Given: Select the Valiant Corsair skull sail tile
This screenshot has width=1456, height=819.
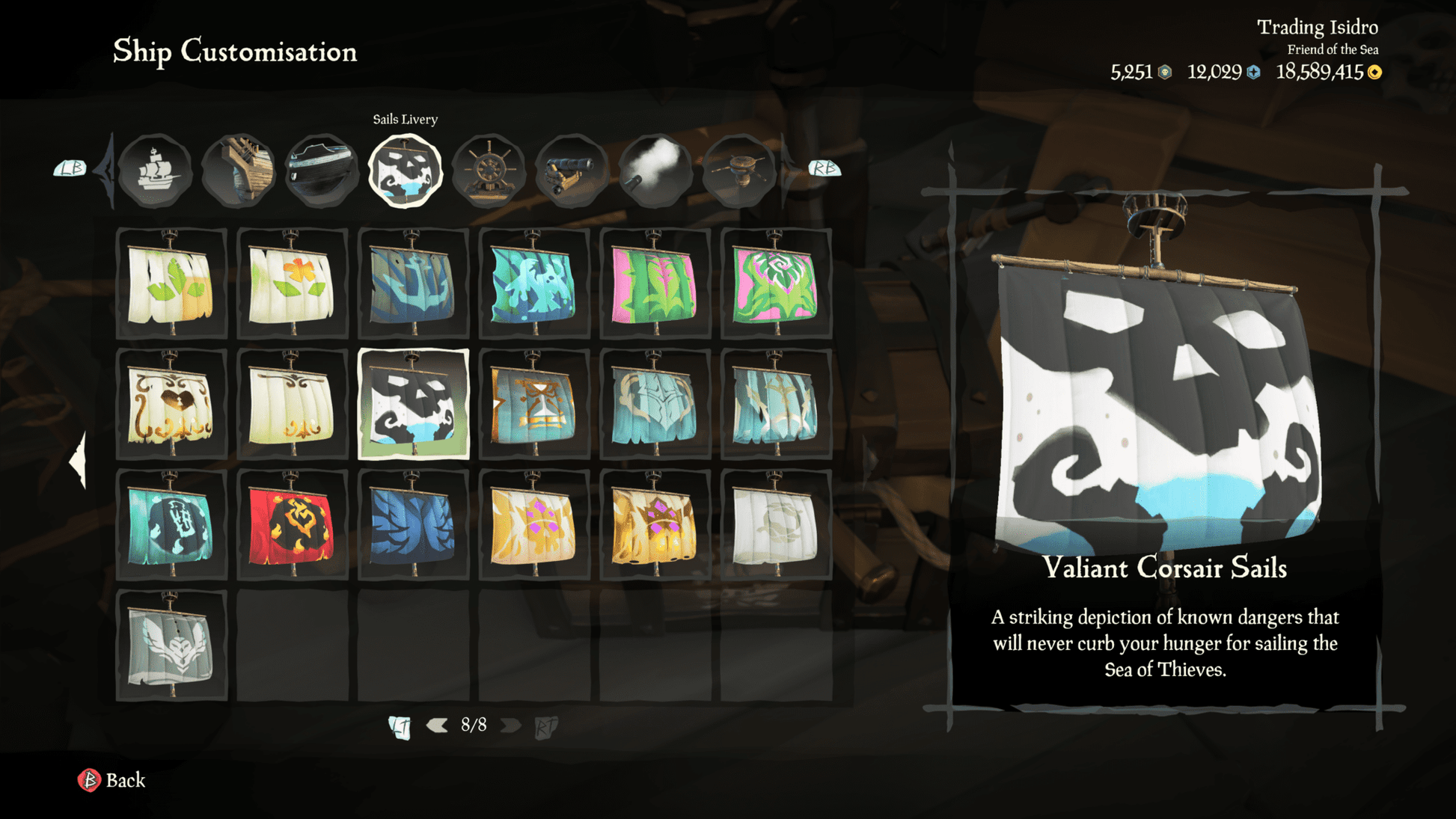Looking at the screenshot, I should 414,405.
